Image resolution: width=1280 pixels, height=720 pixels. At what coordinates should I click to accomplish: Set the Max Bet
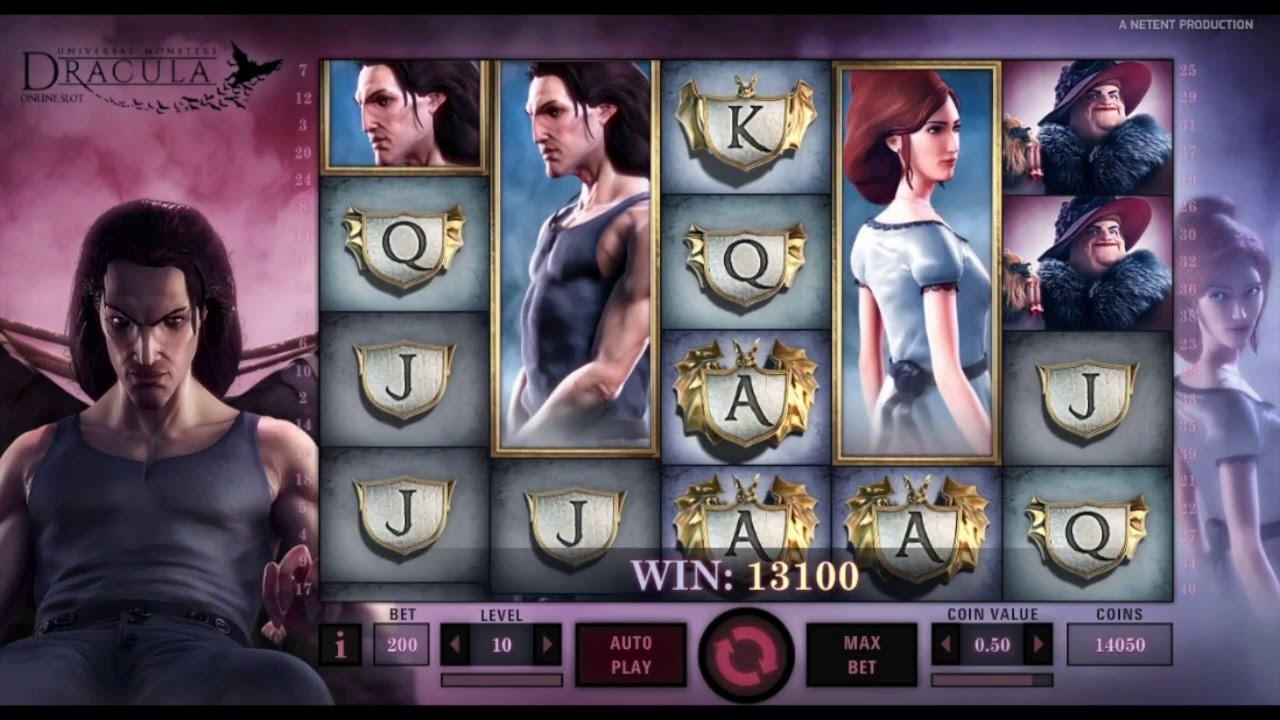pyautogui.click(x=861, y=654)
